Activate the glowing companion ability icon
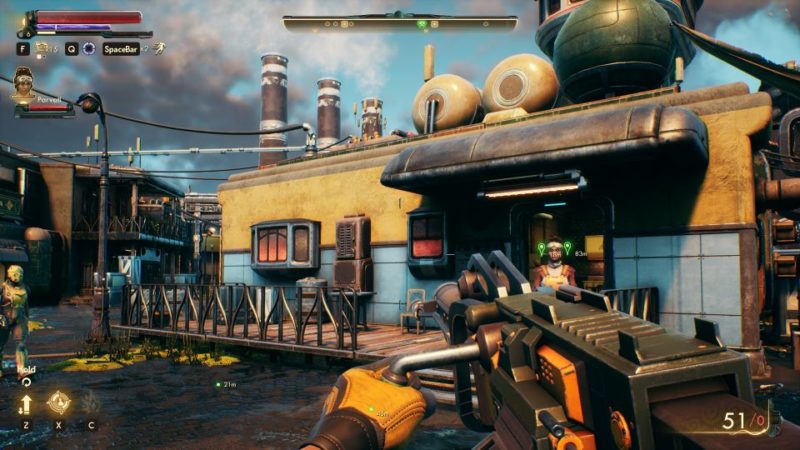Screen dimensions: 800x450 58,403
